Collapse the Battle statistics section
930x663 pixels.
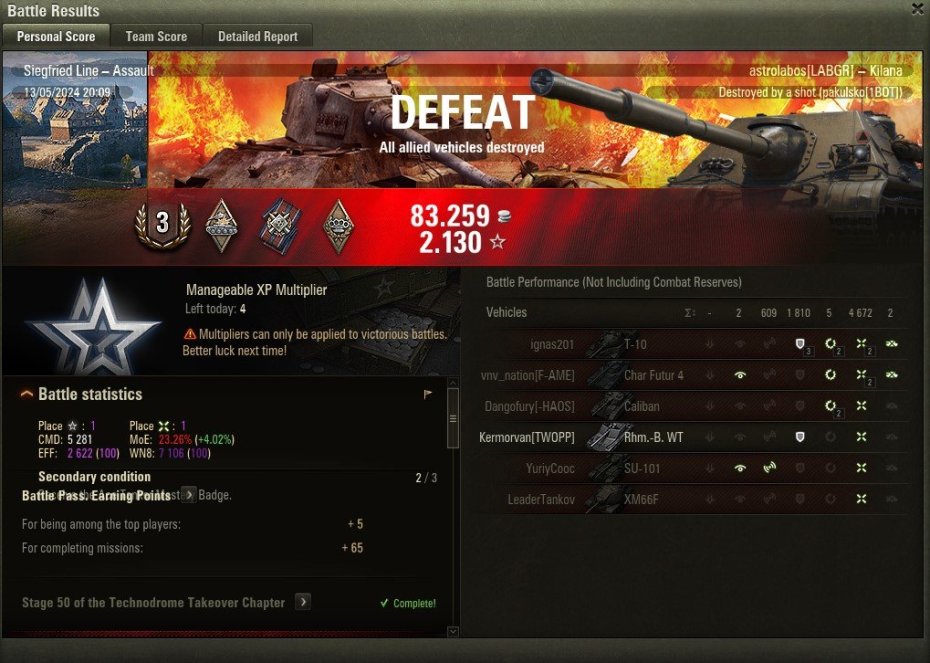(27, 394)
